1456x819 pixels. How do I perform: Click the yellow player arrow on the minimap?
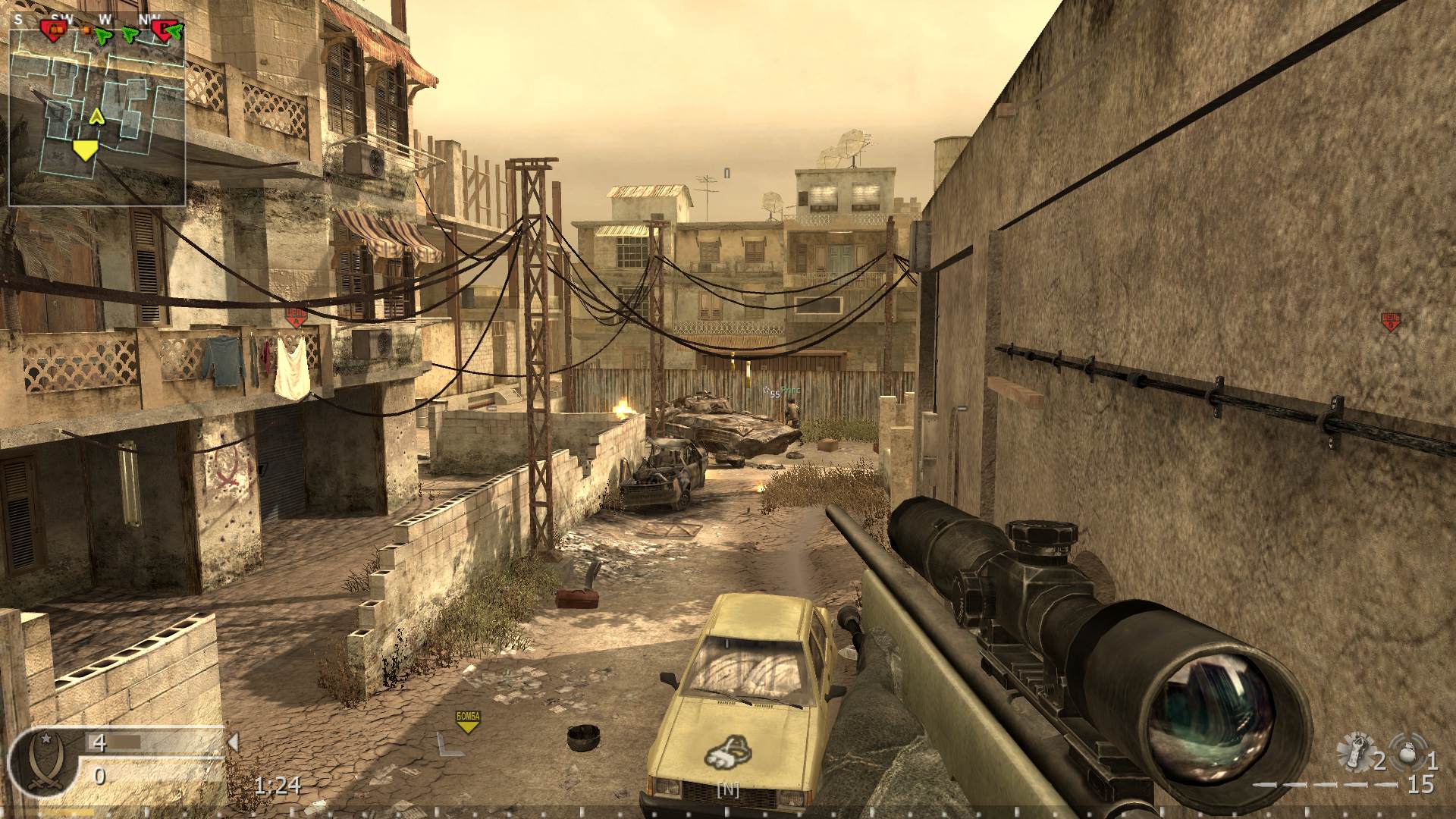[96, 116]
